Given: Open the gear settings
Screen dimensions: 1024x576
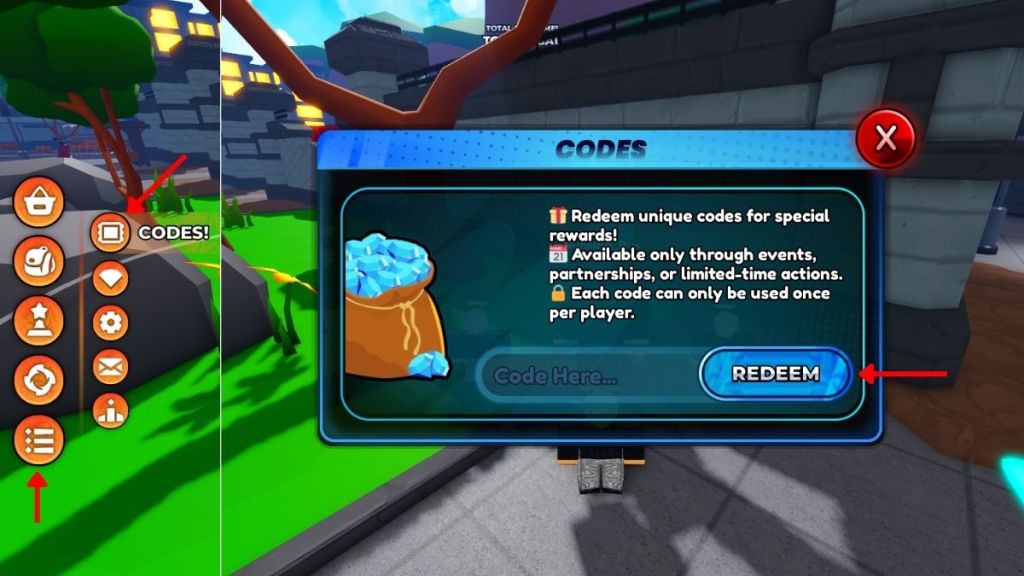Looking at the screenshot, I should point(110,322).
